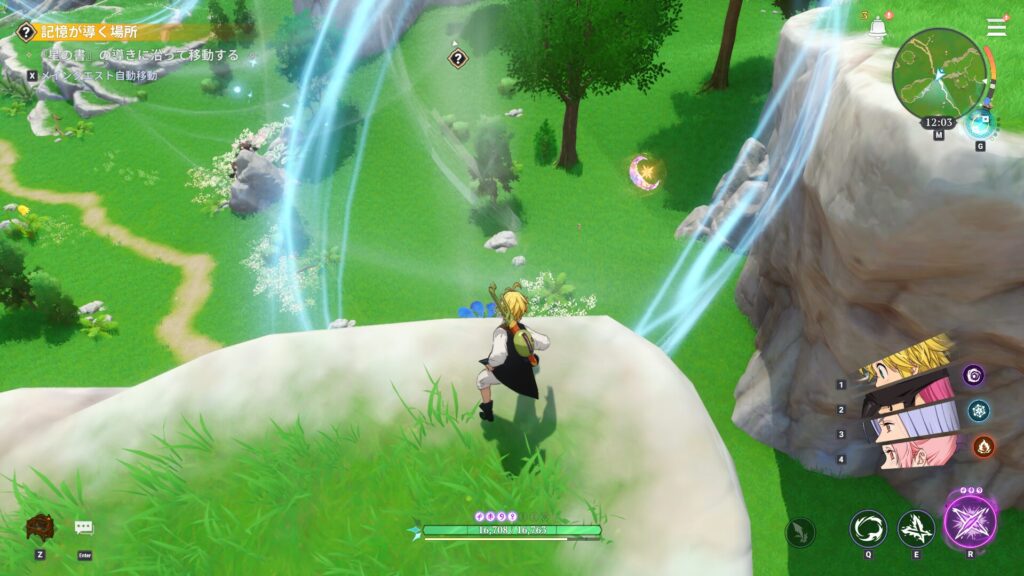This screenshot has height=576, width=1024.
Task: Activate the teal snowflake tag skill
Action: 978,410
